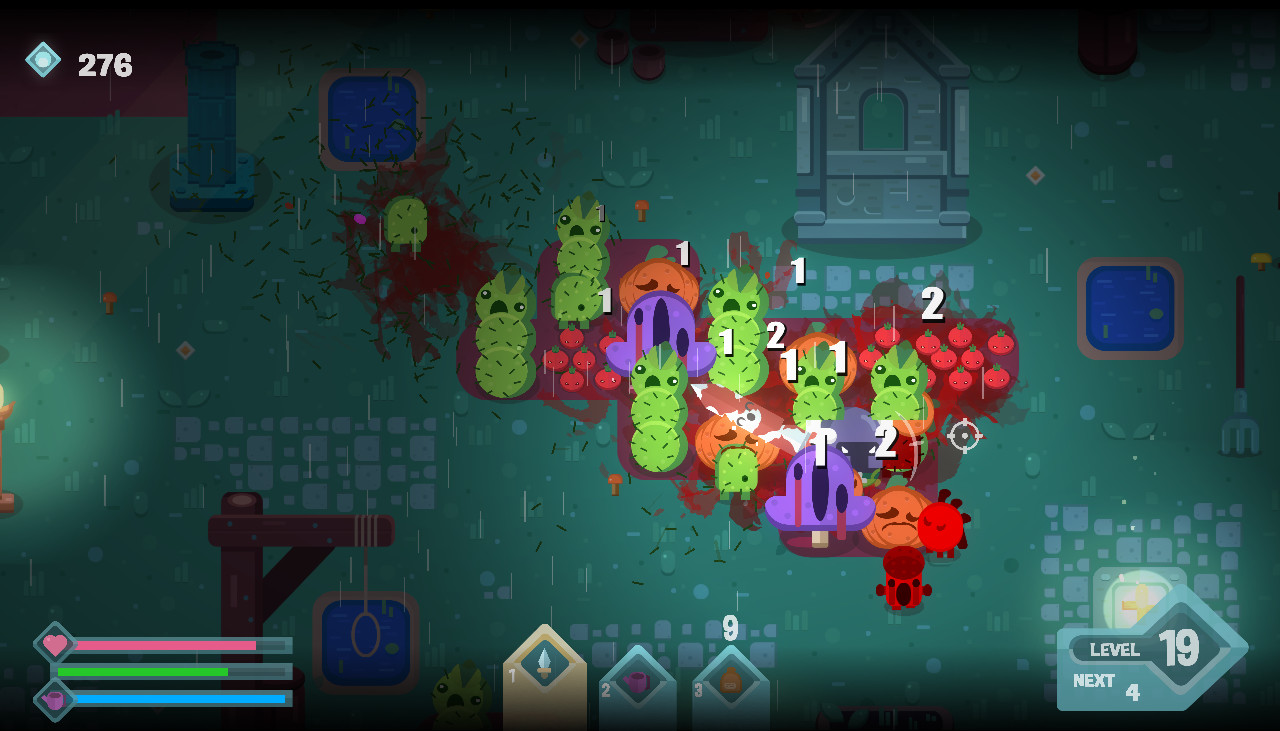Click the diamond gem currency icon

click(42, 62)
